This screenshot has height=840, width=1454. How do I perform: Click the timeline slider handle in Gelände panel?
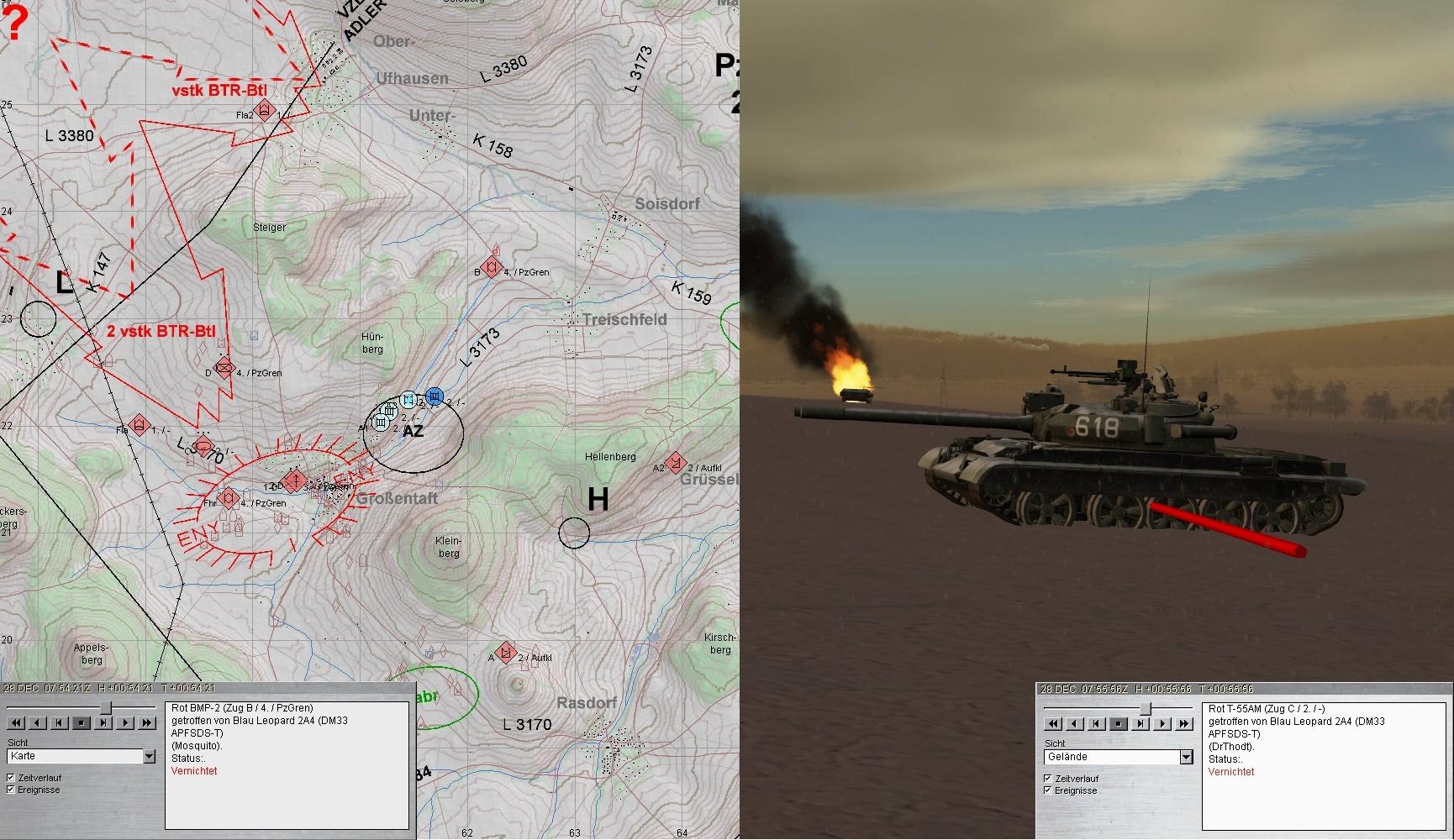(1144, 710)
